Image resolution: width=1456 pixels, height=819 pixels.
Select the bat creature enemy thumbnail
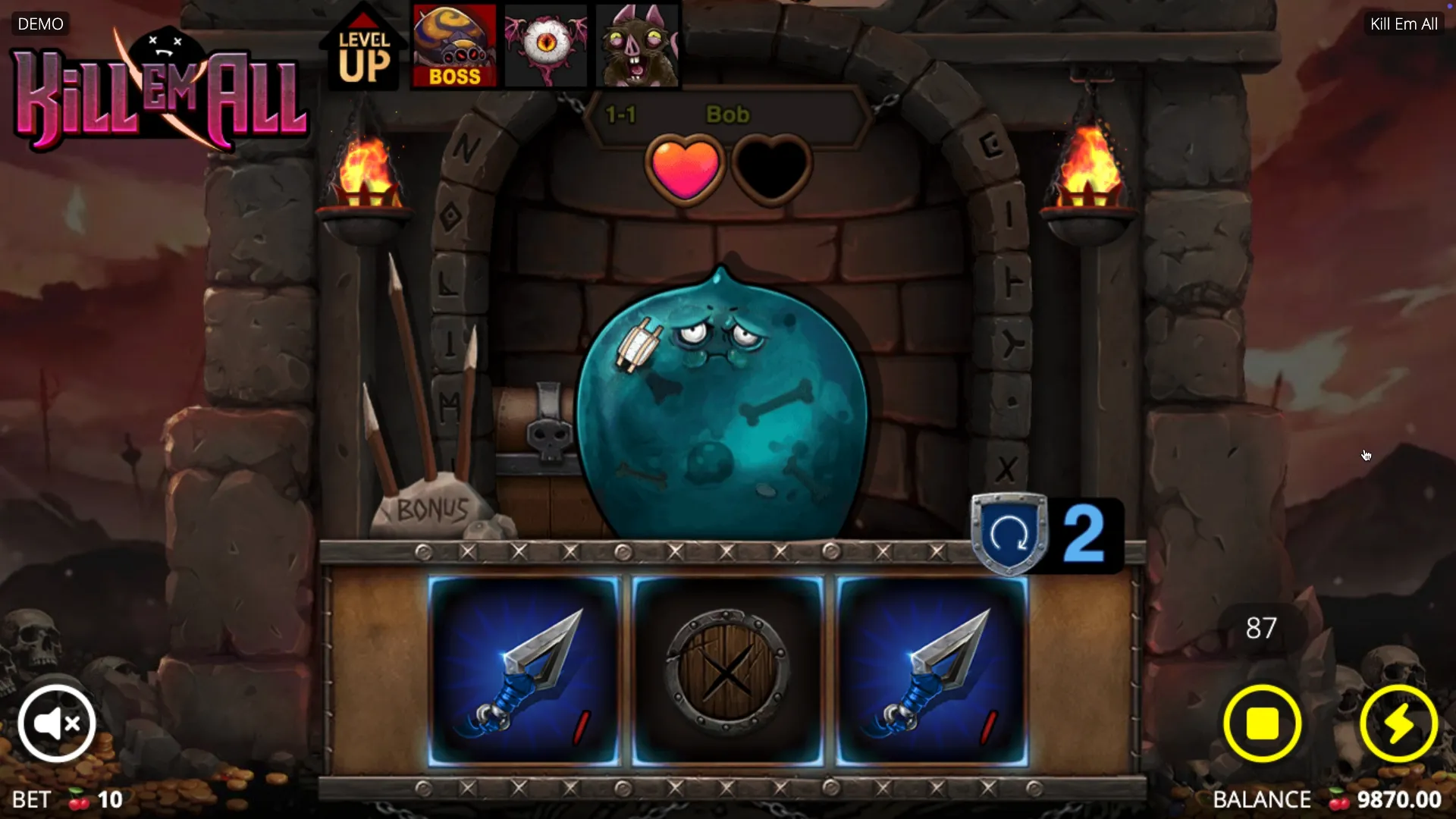pyautogui.click(x=637, y=47)
